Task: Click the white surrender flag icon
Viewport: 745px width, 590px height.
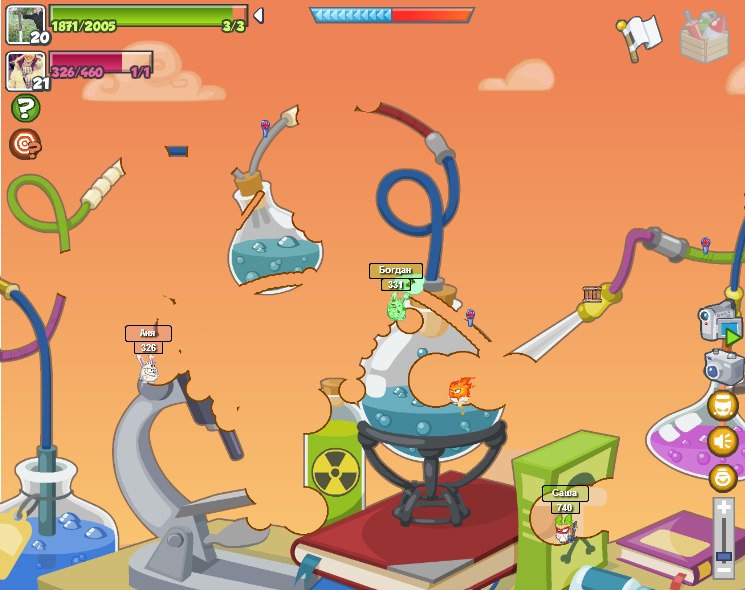Action: tap(639, 37)
